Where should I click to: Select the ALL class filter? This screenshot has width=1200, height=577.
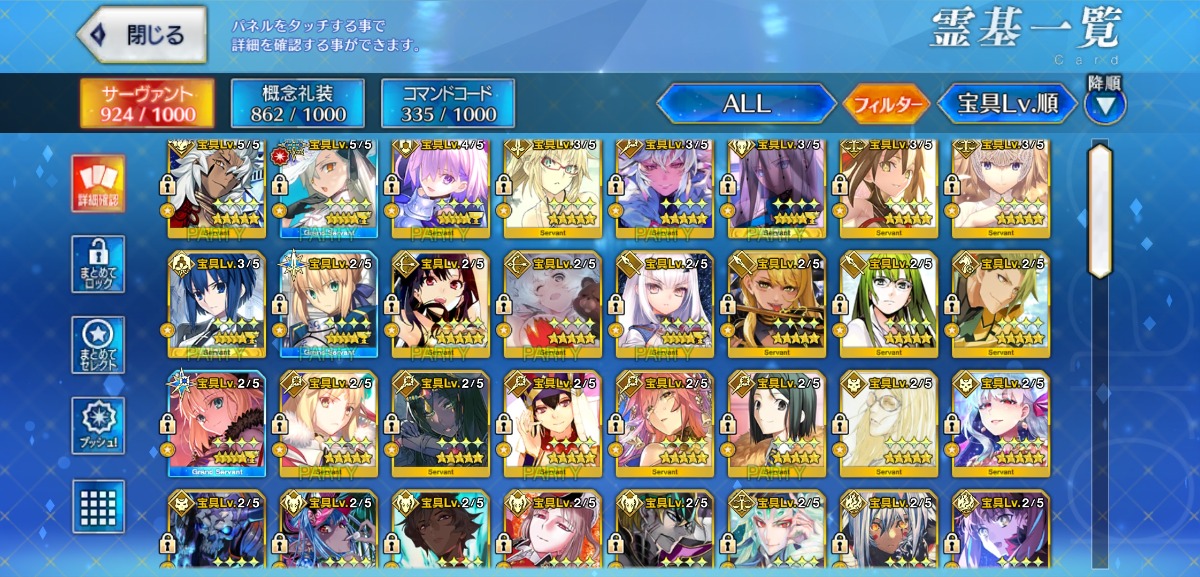[x=746, y=103]
